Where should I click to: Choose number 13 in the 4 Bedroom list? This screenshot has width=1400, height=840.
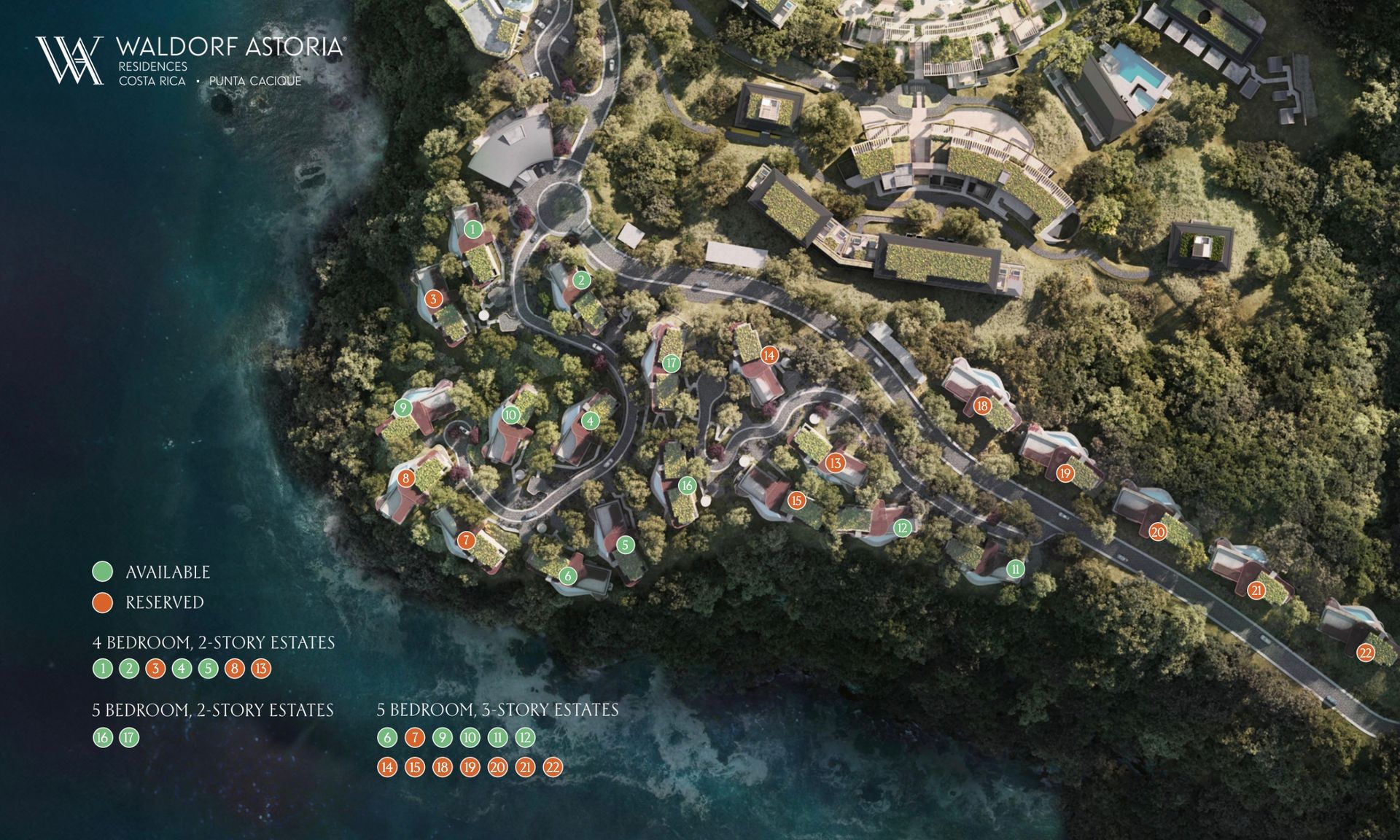click(261, 669)
